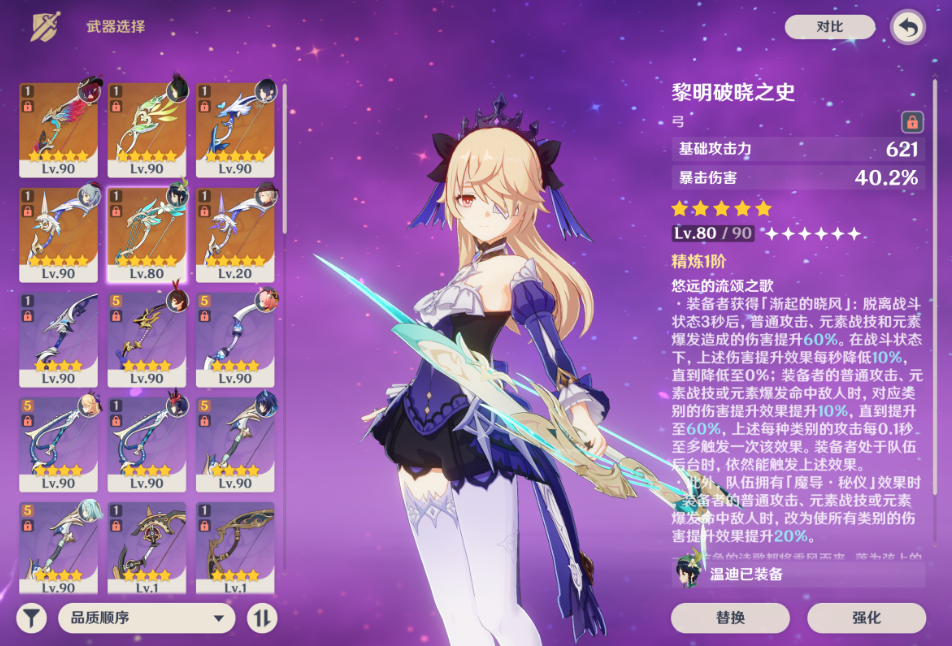Open the weapon filter funnel
Screen dimensions: 952x646
[32, 618]
